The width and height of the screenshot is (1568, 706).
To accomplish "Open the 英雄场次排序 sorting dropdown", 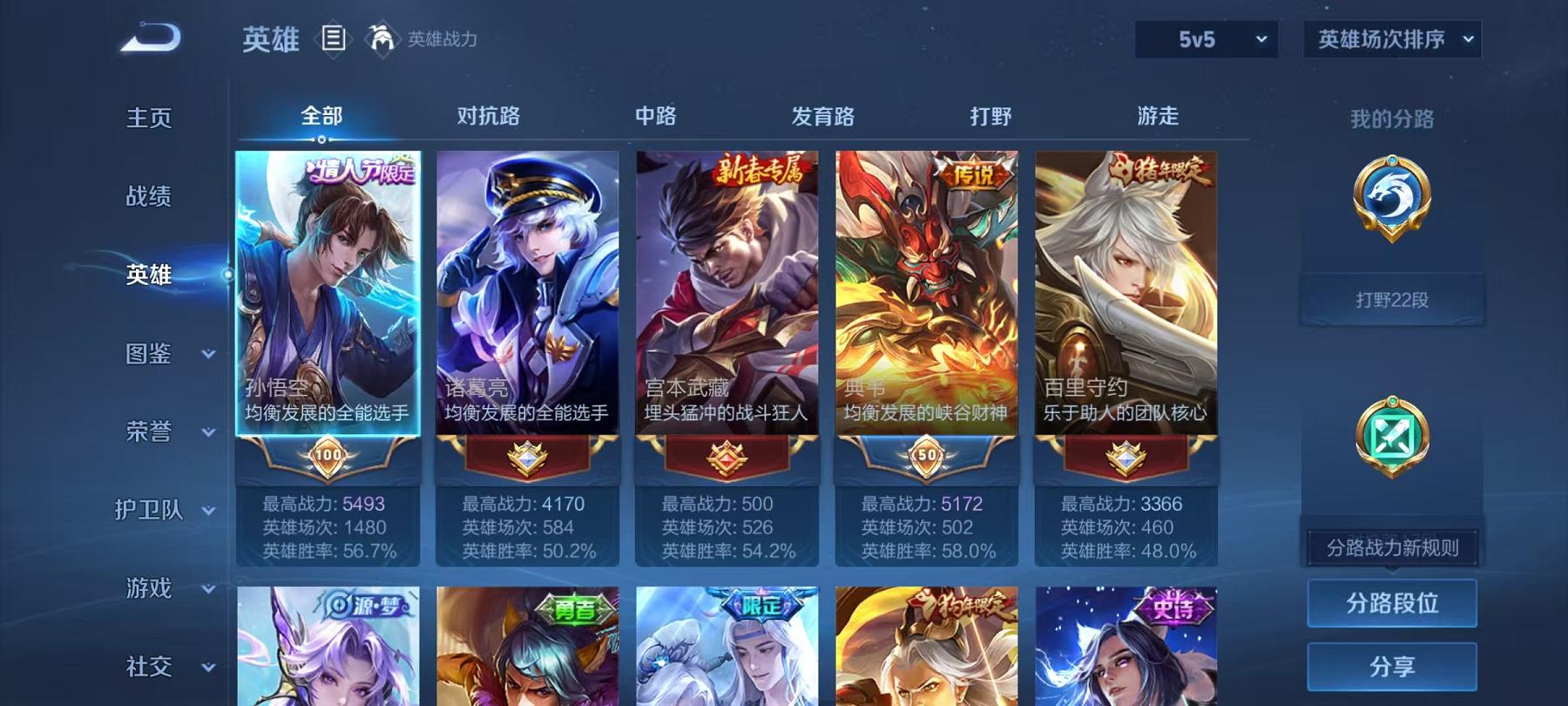I will tap(1391, 39).
